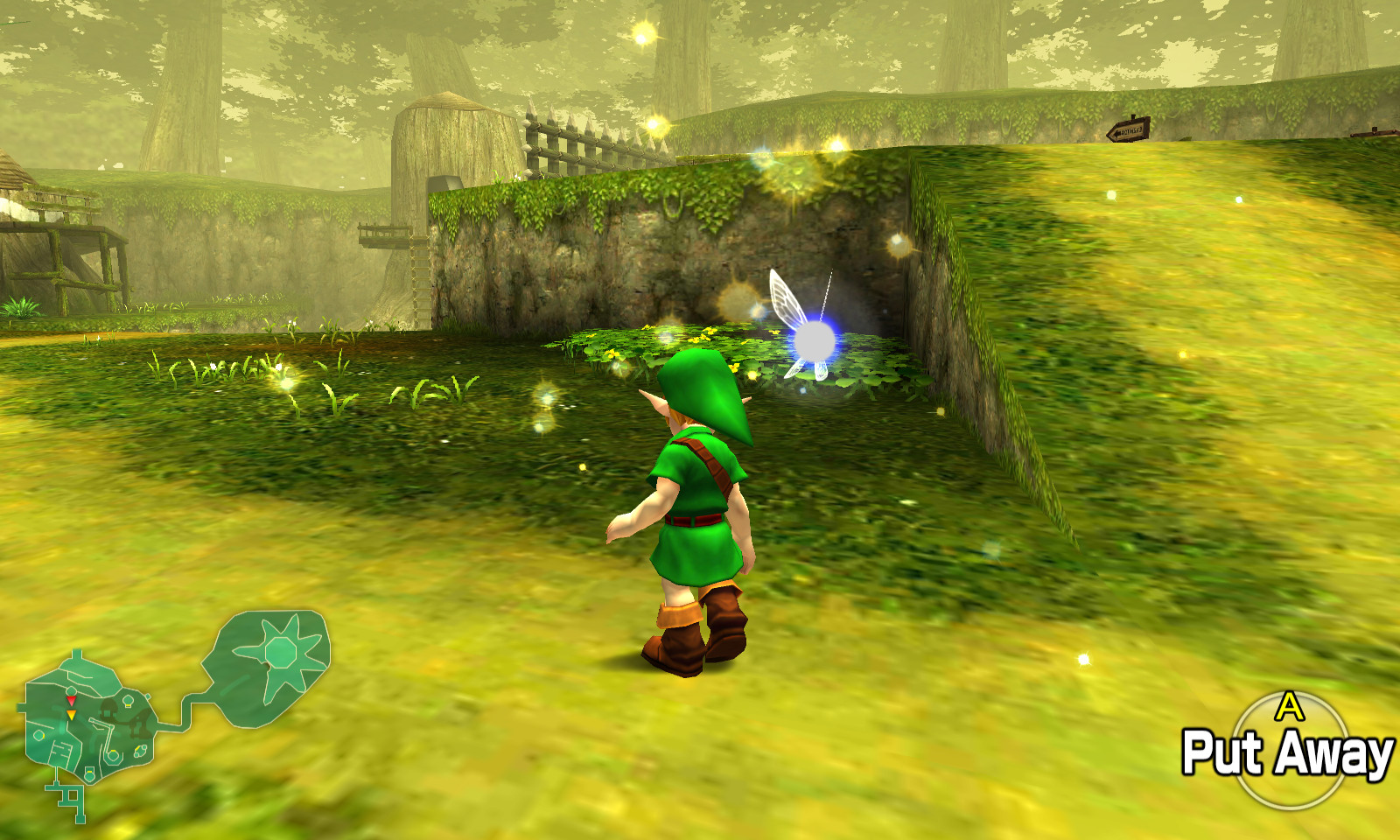
Task: Click the yellow destination arrow on the minimap
Action: pyautogui.click(x=71, y=714)
